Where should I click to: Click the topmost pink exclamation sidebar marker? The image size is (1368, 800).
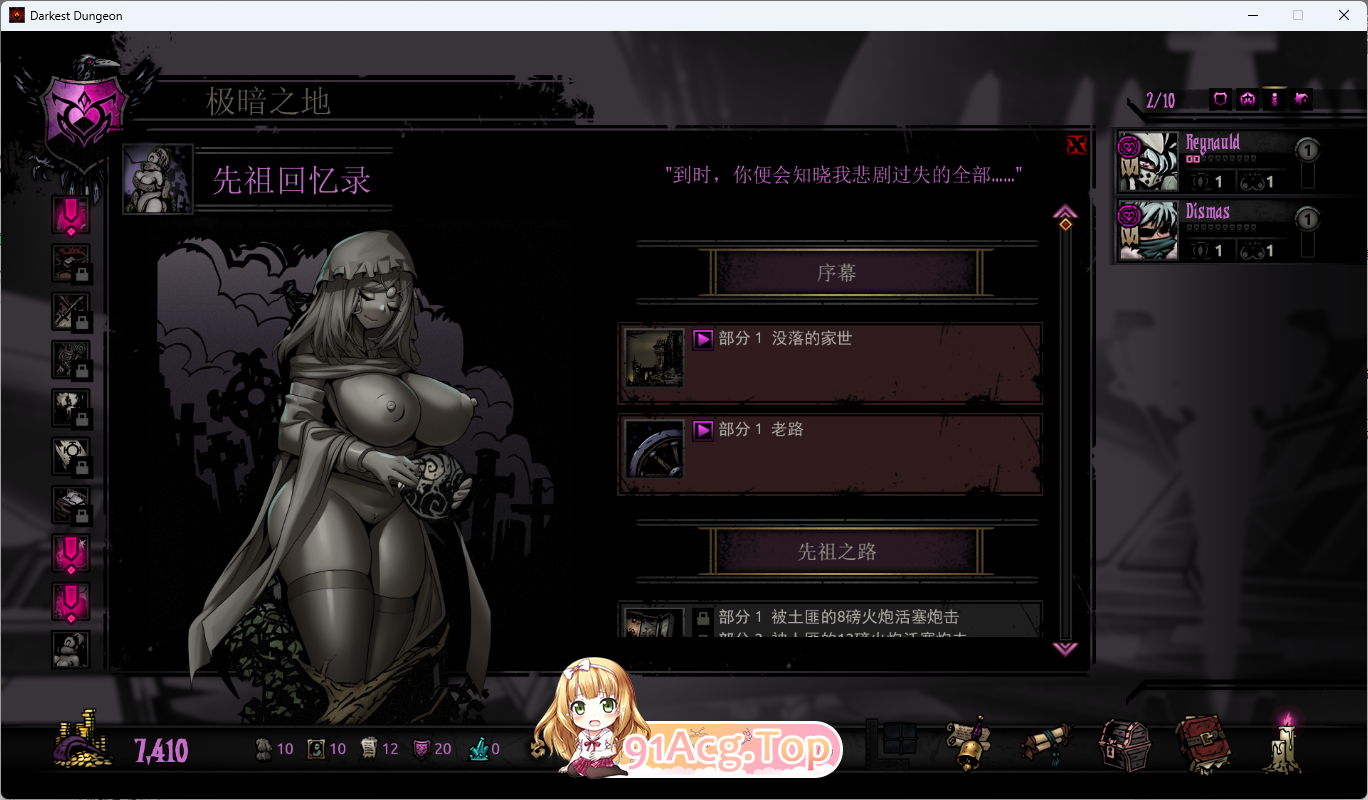click(71, 214)
